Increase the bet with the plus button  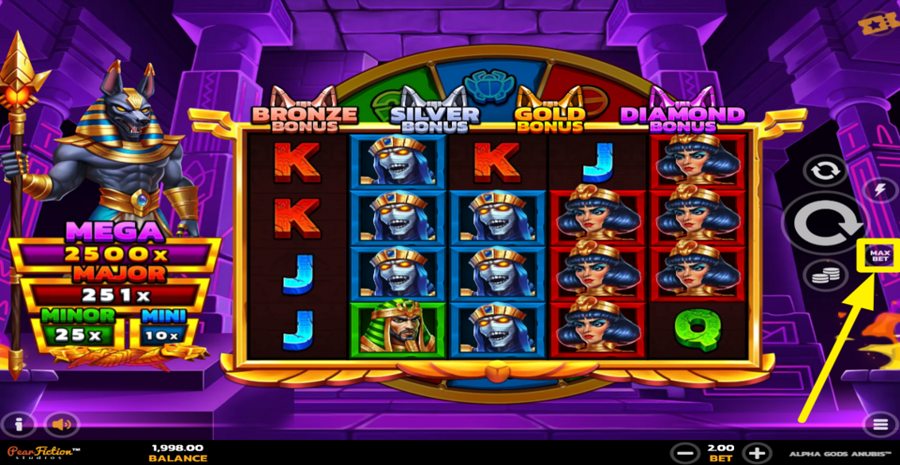pos(757,453)
